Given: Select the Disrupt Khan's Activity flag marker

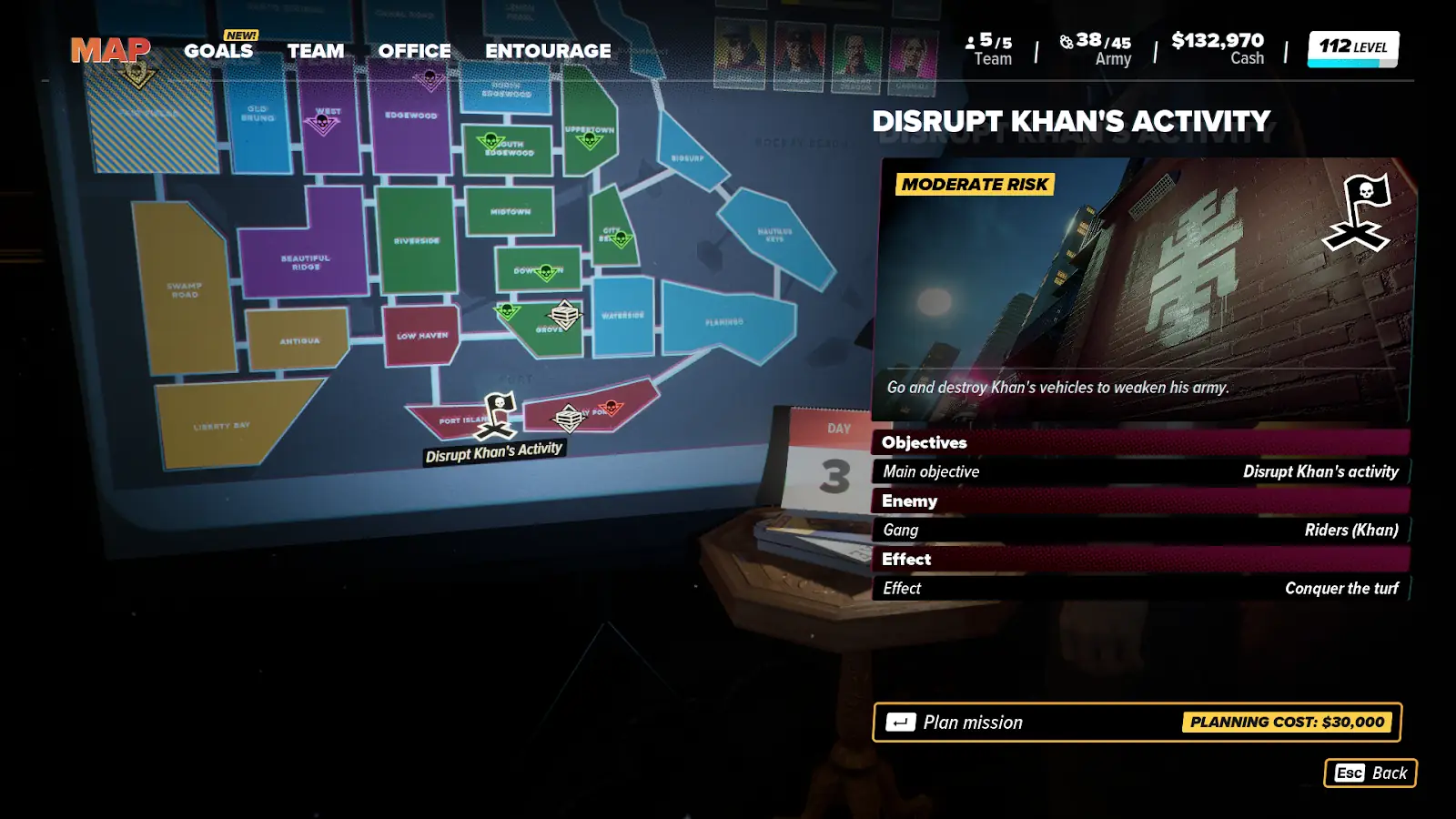Looking at the screenshot, I should [x=499, y=414].
